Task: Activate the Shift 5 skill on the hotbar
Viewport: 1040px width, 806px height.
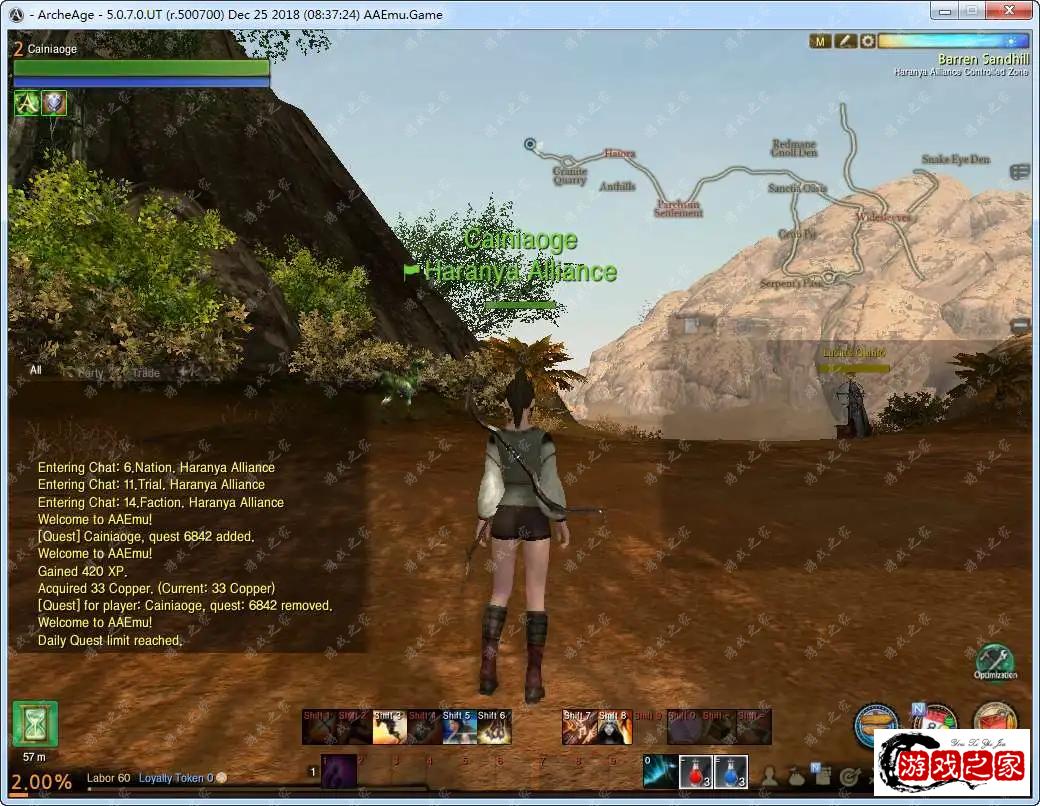Action: [x=458, y=727]
